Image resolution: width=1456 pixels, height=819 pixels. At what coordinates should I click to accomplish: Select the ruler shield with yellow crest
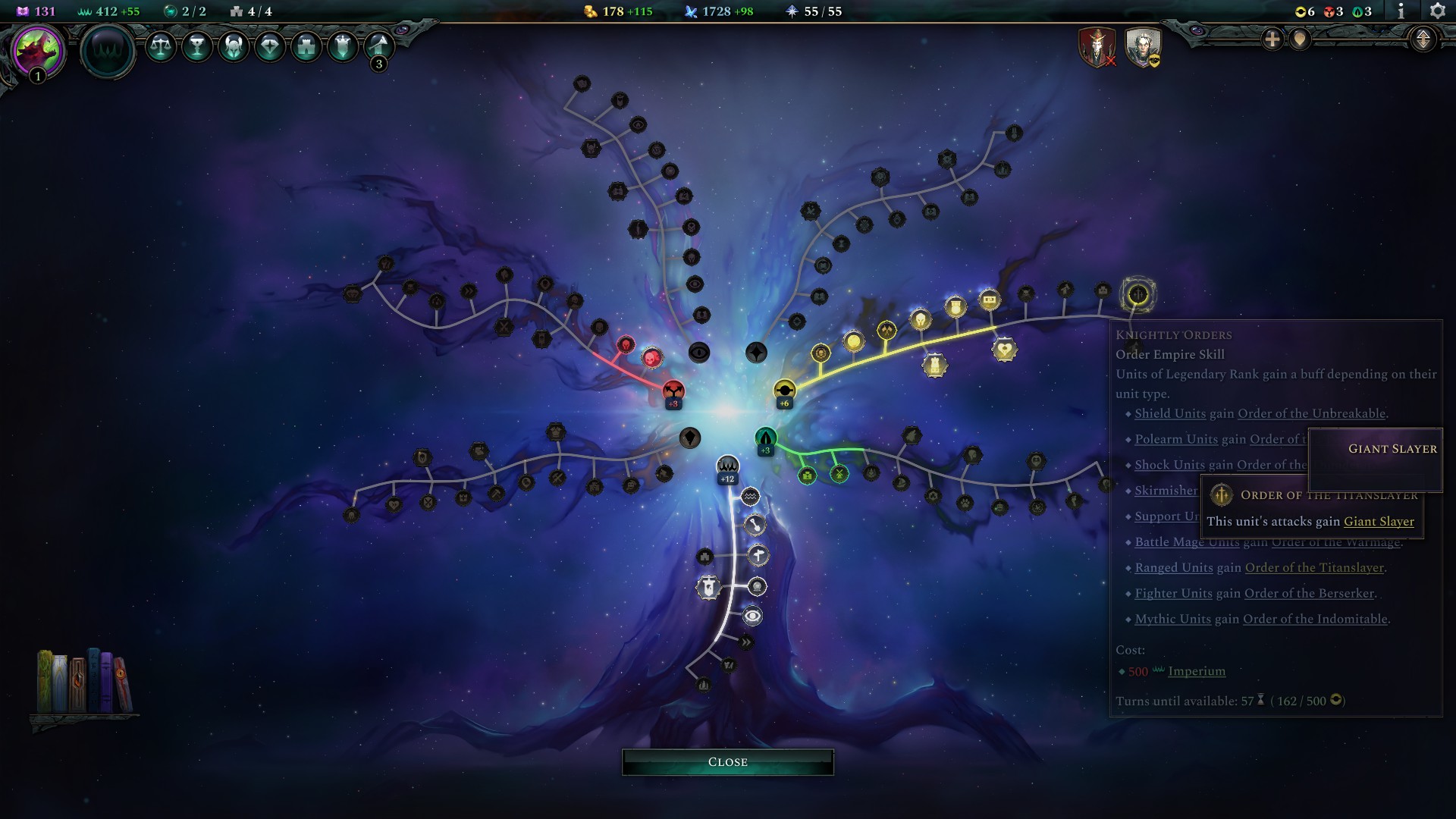coord(1144,48)
